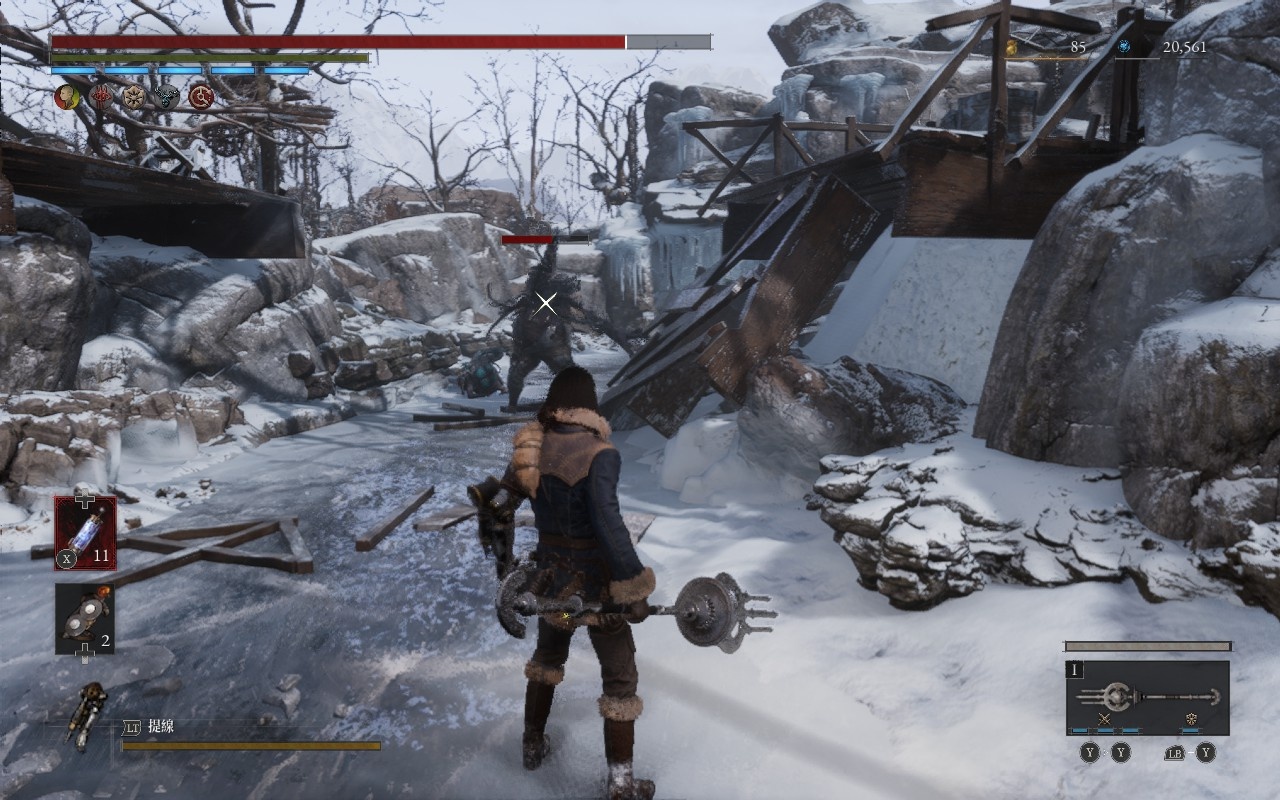The height and width of the screenshot is (800, 1280).
Task: Click the crossed blades fable art icon
Action: tap(1105, 719)
